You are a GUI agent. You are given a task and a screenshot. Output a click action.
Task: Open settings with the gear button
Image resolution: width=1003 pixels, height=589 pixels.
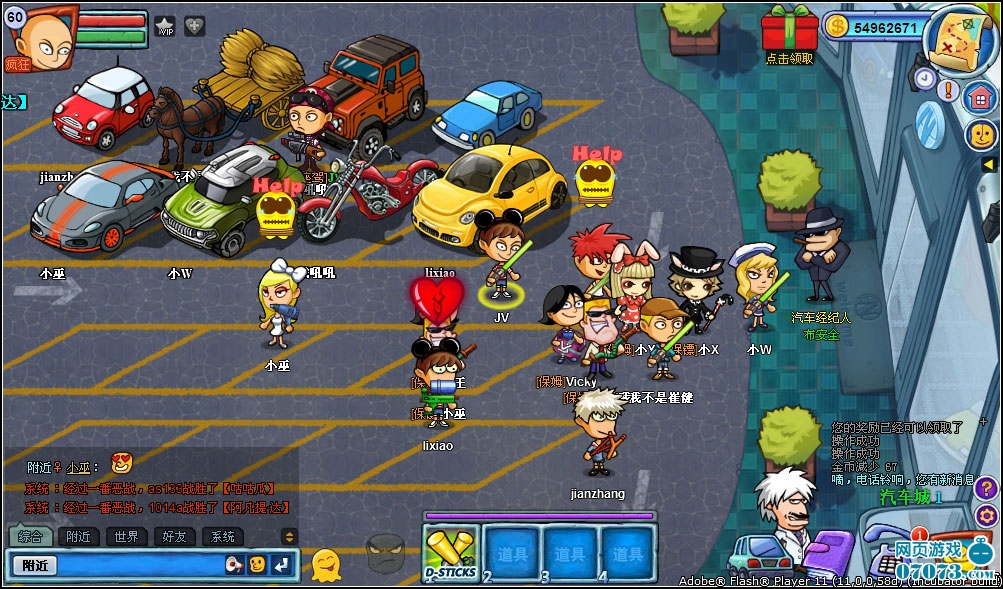point(986,516)
